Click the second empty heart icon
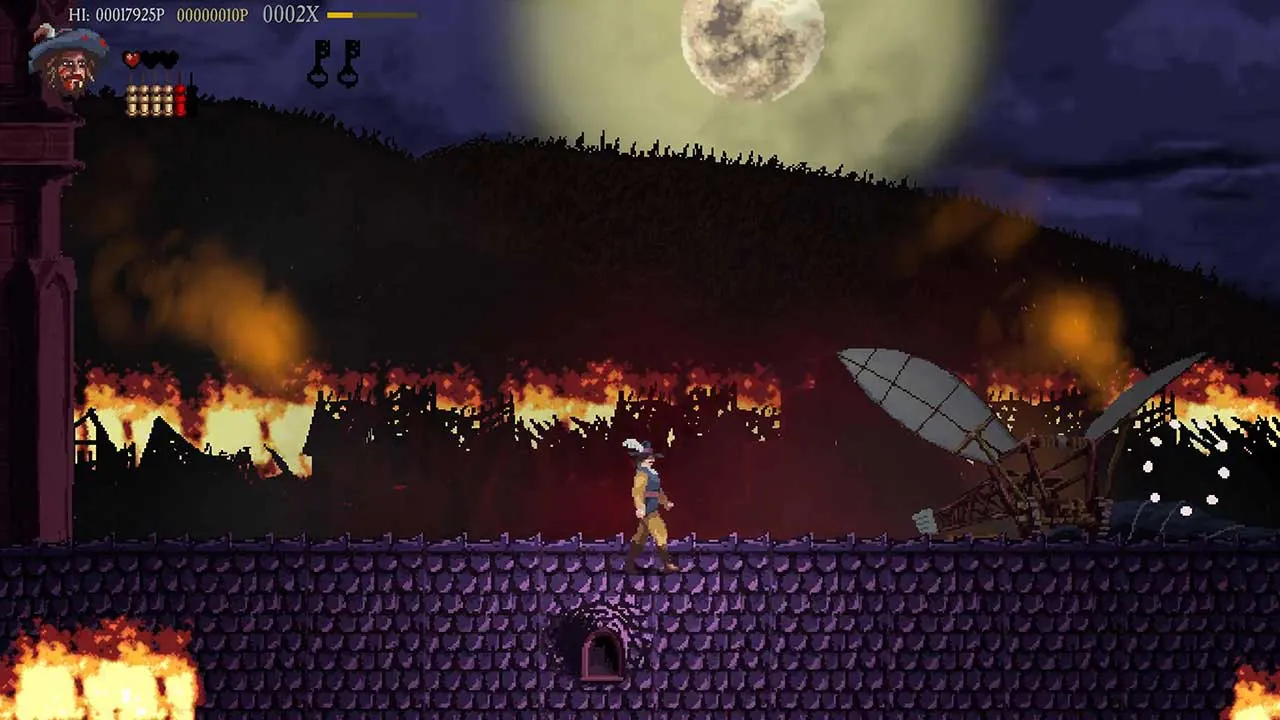This screenshot has width=1280, height=720. pyautogui.click(x=152, y=59)
